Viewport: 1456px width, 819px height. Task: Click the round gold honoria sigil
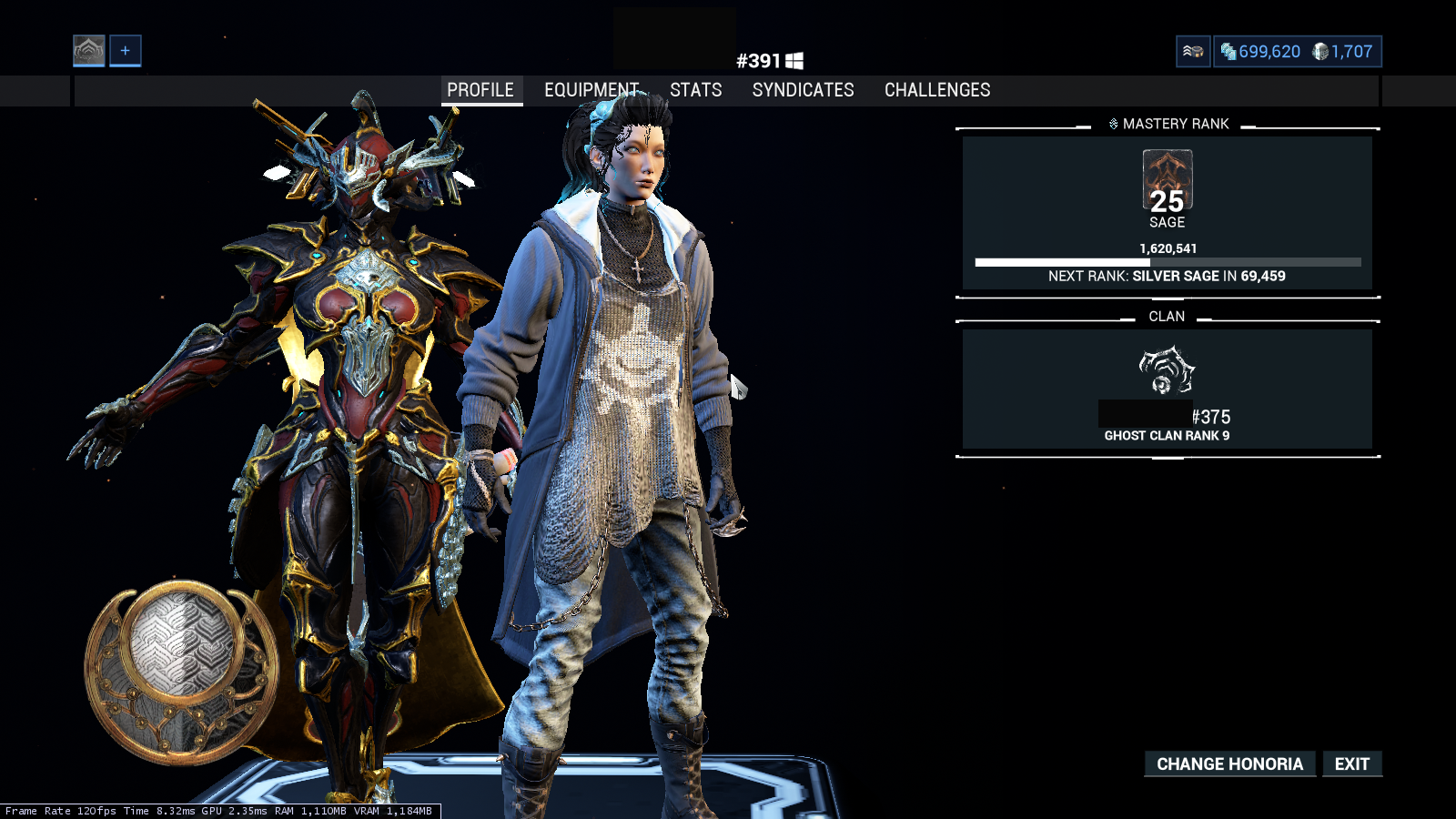(x=179, y=670)
